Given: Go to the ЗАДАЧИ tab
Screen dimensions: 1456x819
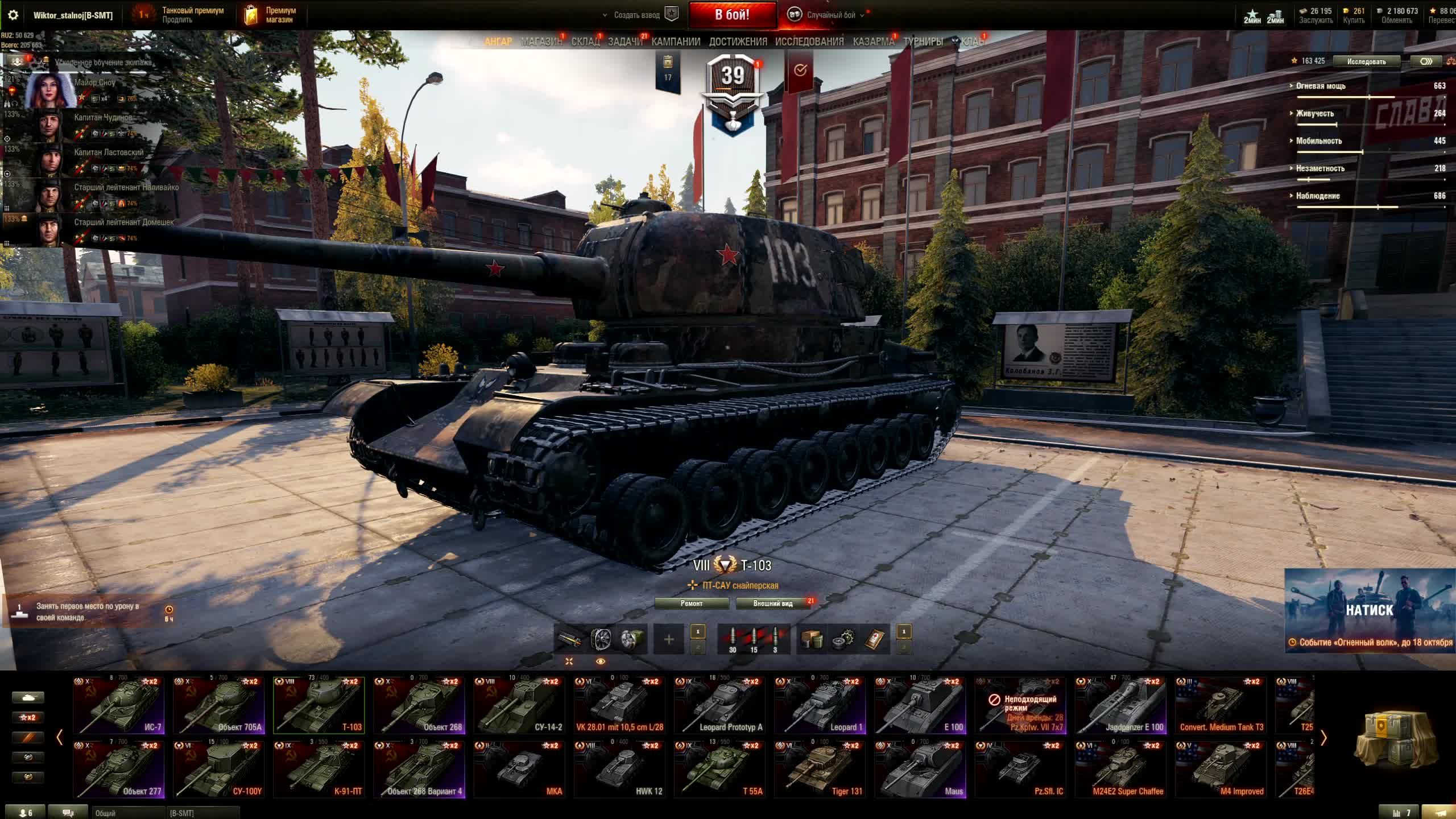Looking at the screenshot, I should point(625,42).
